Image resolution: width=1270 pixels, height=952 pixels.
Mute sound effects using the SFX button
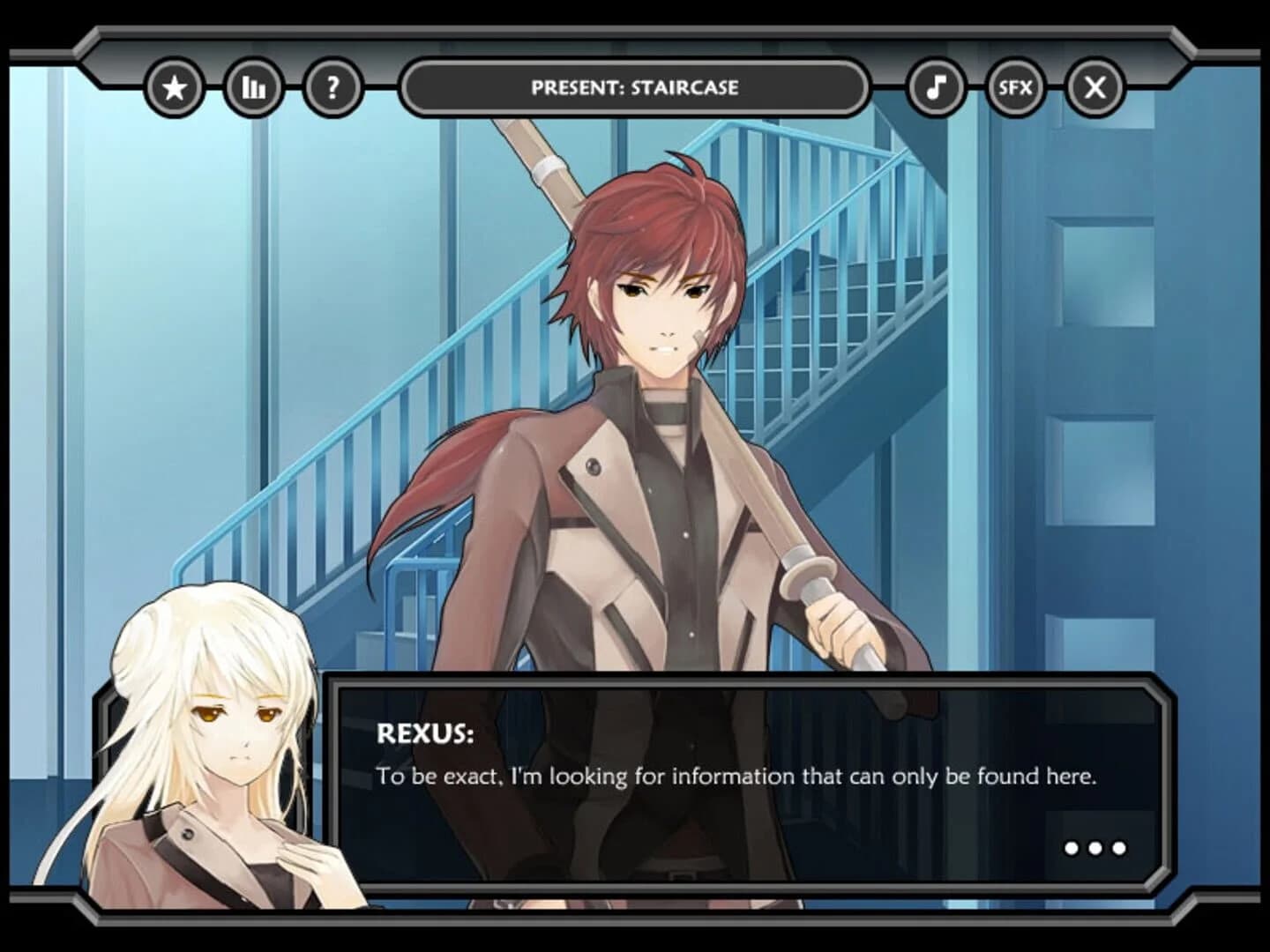1013,87
